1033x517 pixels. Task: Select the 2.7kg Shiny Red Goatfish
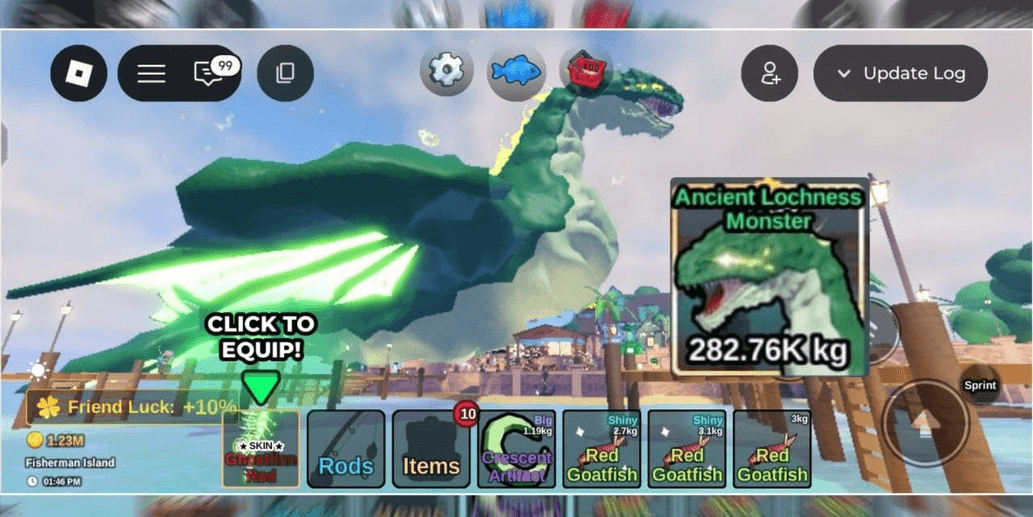click(x=601, y=450)
